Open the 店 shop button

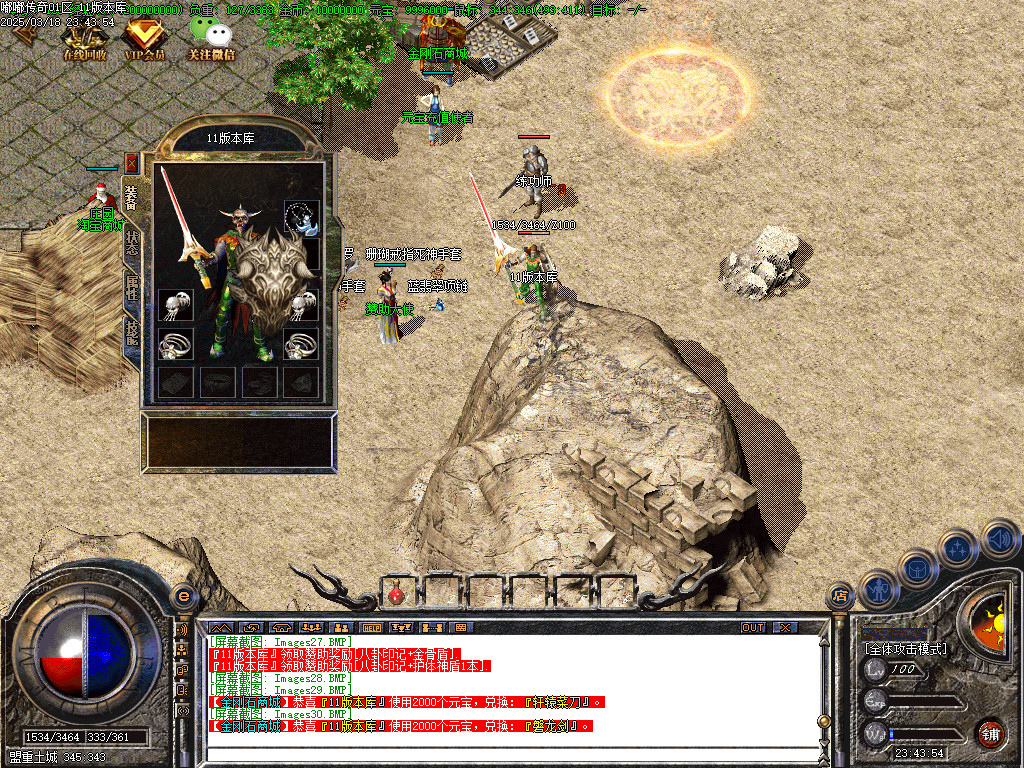(840, 597)
